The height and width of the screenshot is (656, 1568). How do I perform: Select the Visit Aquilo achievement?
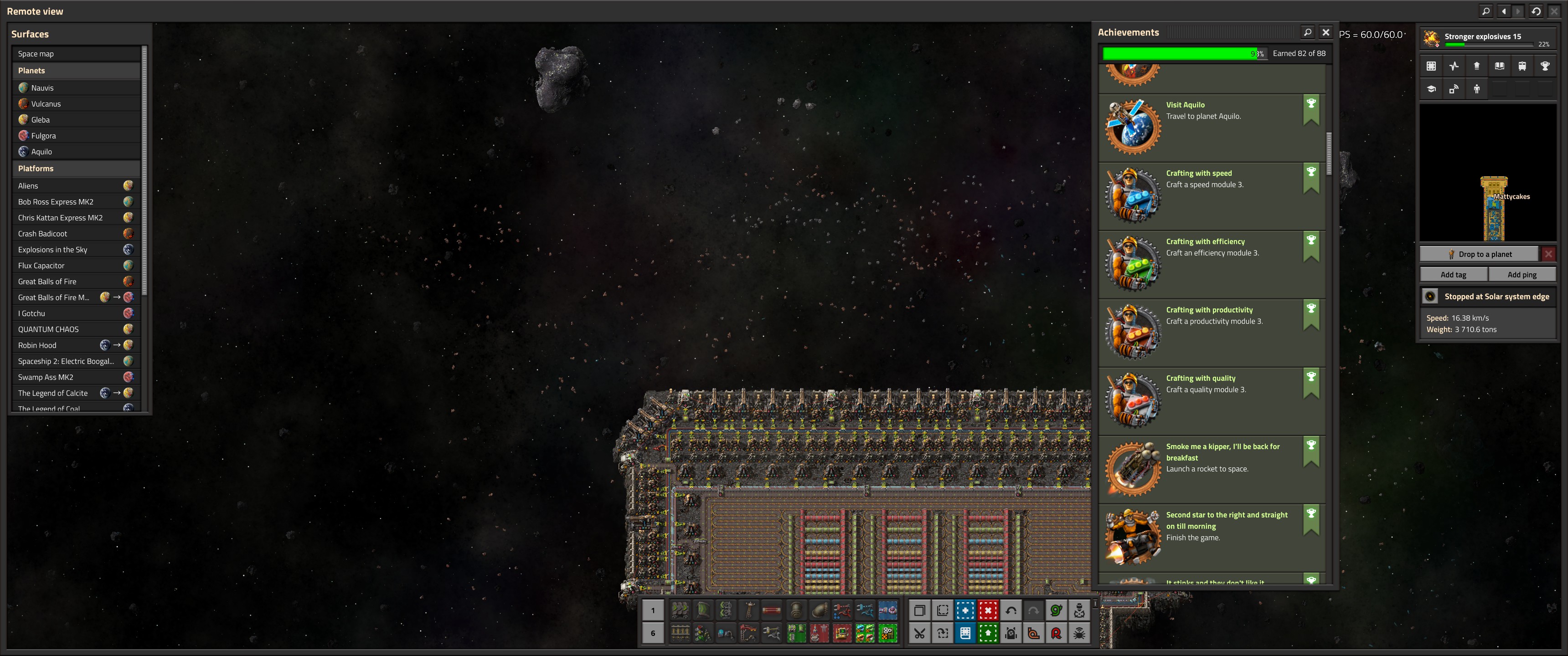[x=1185, y=105]
